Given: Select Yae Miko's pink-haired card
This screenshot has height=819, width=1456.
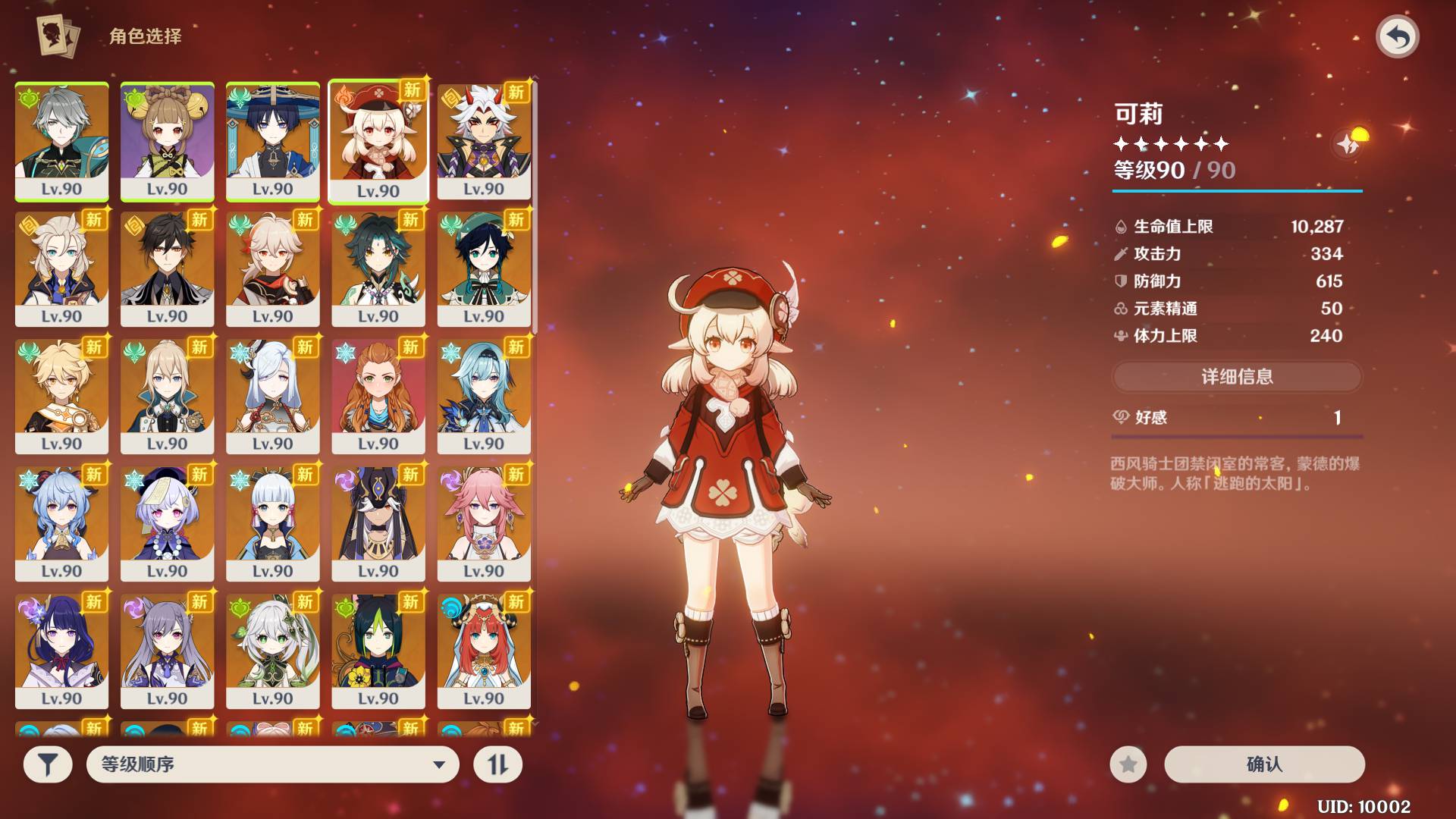Looking at the screenshot, I should coord(484,523).
